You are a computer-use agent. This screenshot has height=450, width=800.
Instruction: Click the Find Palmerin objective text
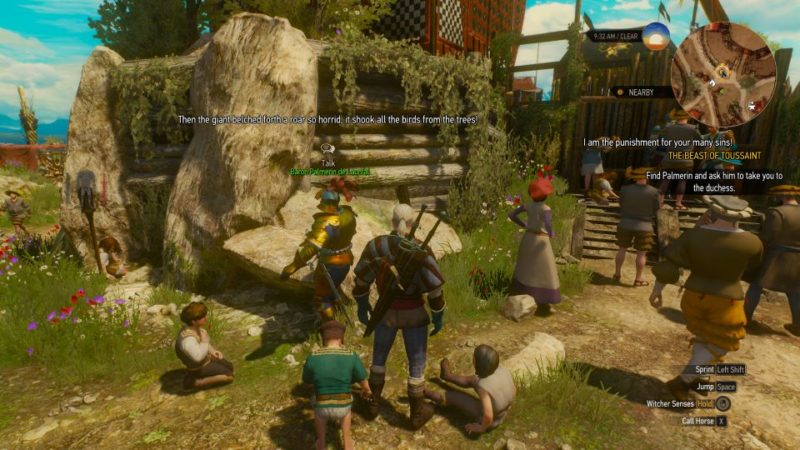(x=709, y=180)
